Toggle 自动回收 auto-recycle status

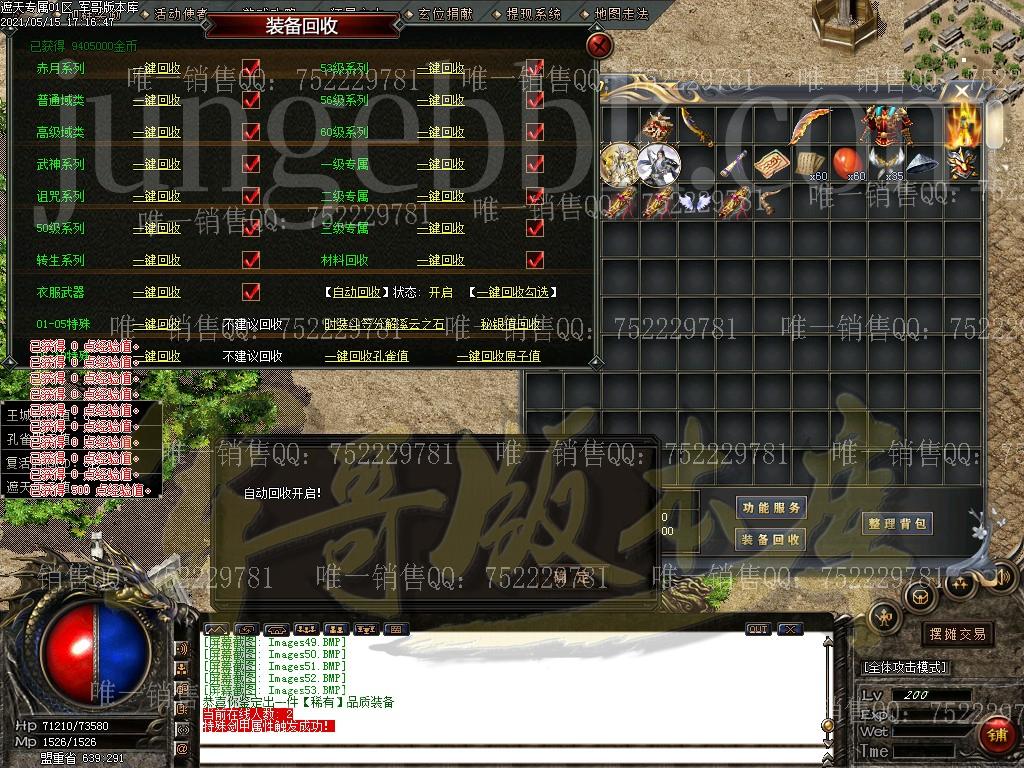(355, 293)
